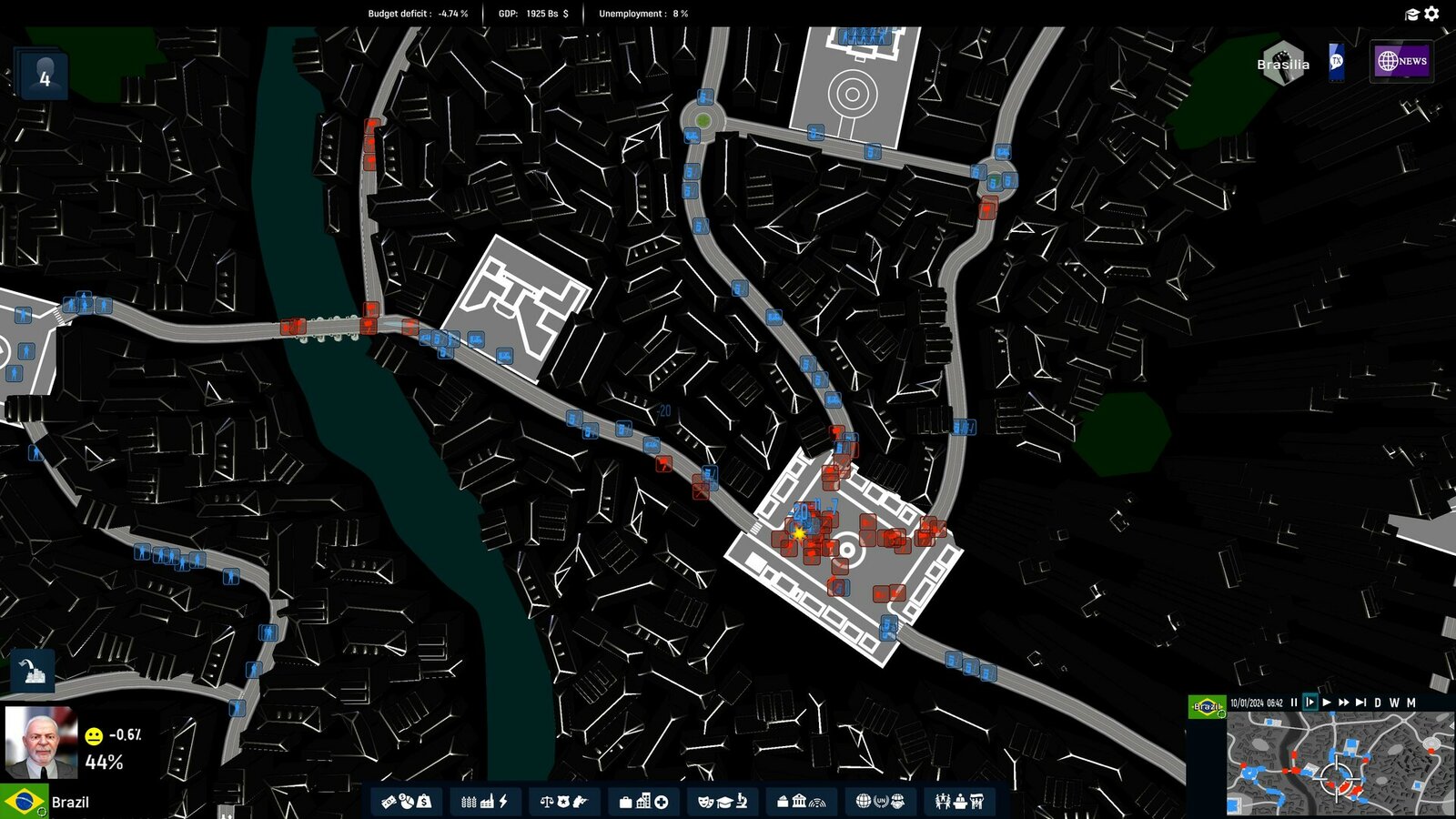Enable fast-forward playback
Screen dimensions: 1456x819
[1344, 703]
